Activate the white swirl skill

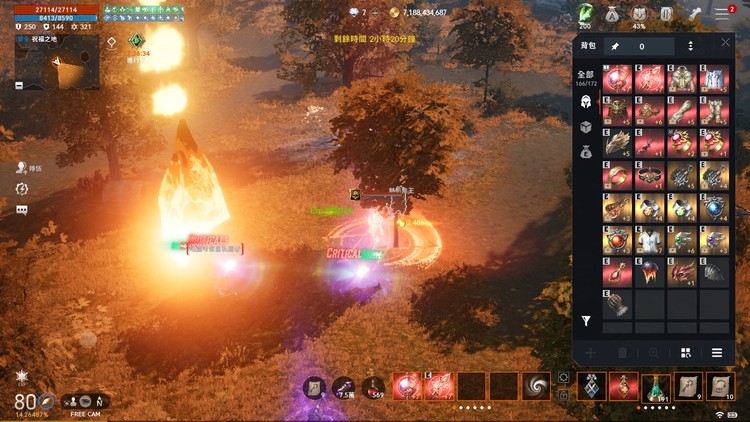tap(537, 386)
